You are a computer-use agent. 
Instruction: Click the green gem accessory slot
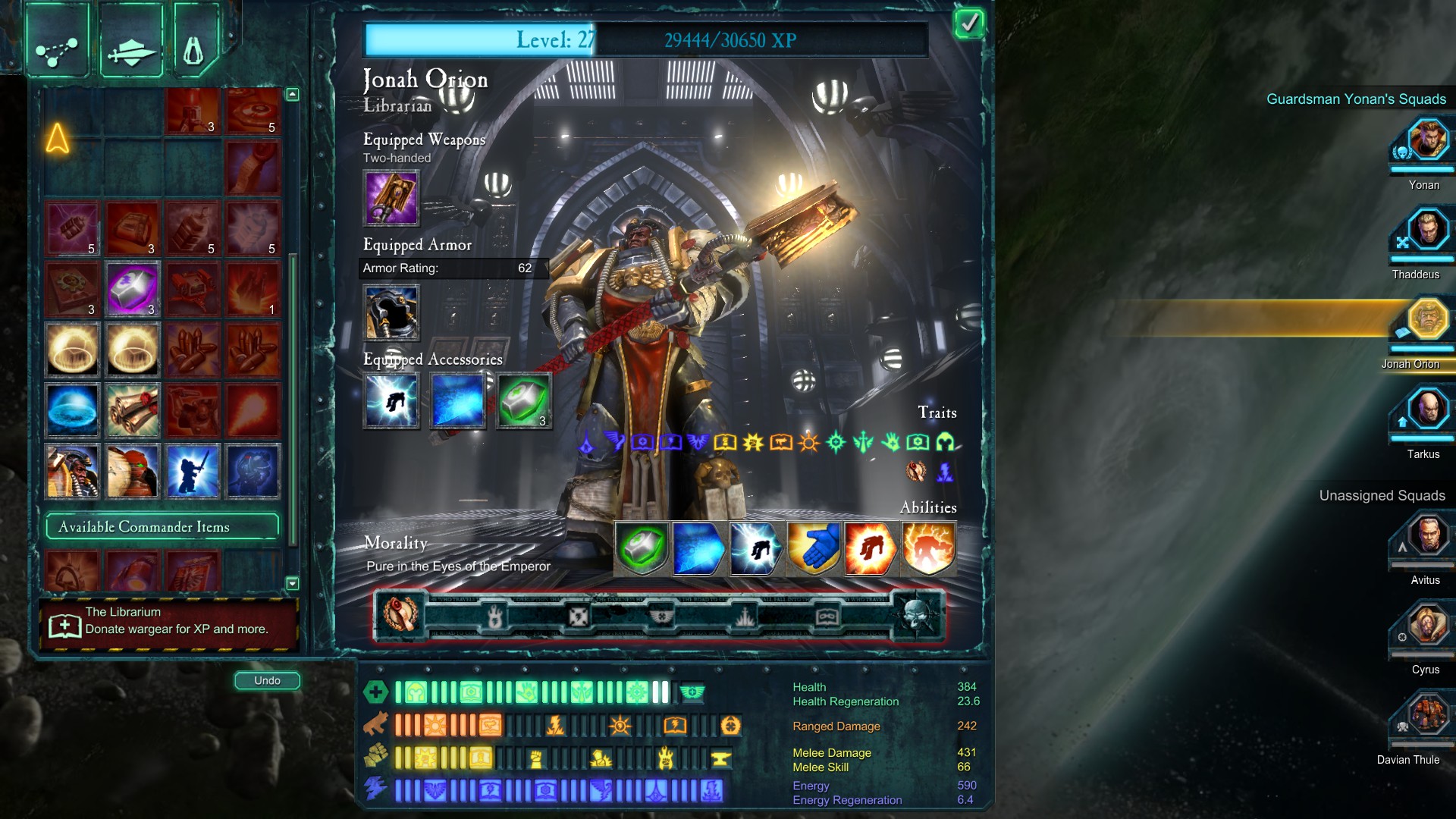[x=524, y=401]
